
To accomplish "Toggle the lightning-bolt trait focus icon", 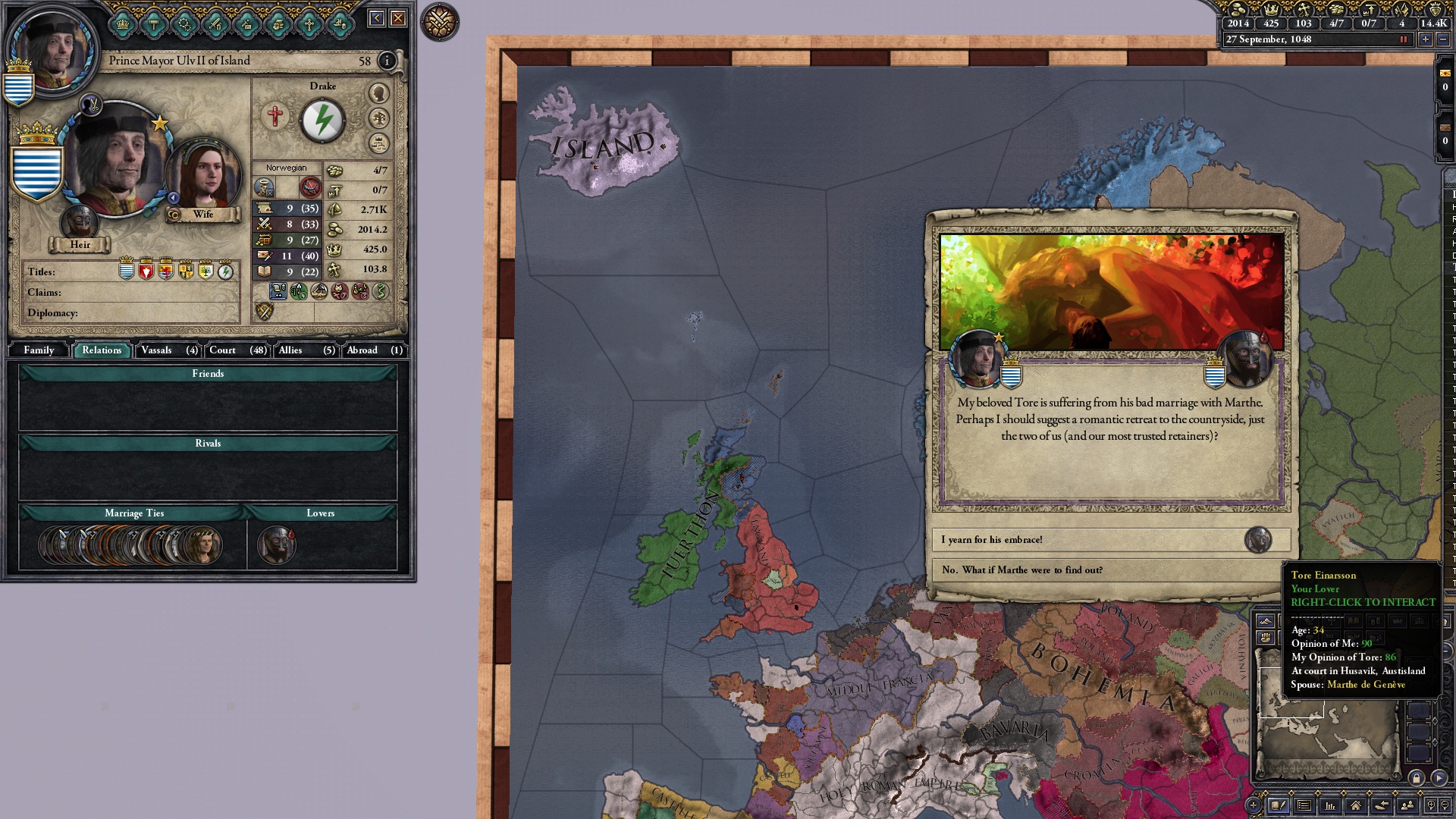I will pos(324,119).
